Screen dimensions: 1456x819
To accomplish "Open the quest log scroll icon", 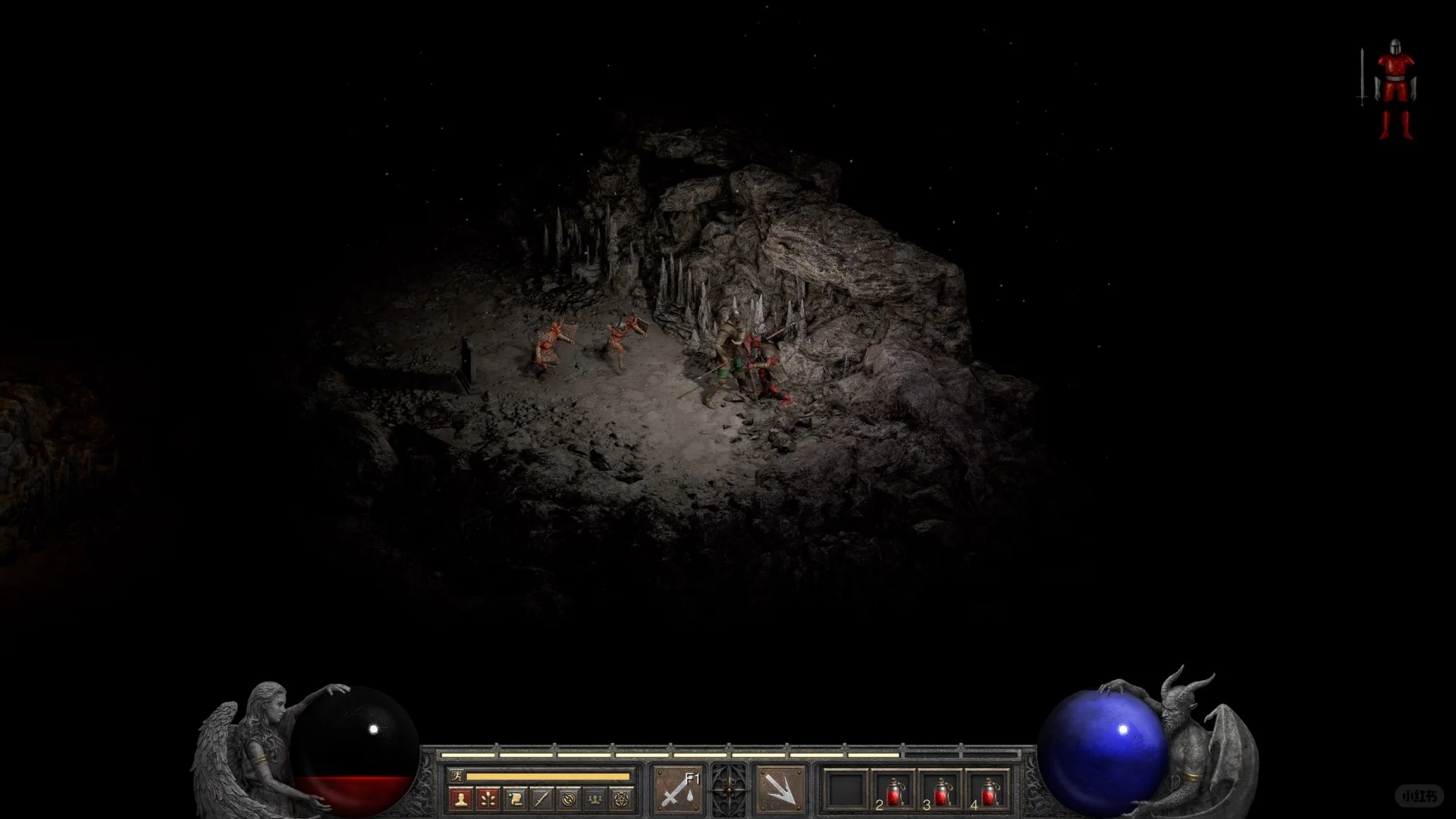I will [515, 799].
